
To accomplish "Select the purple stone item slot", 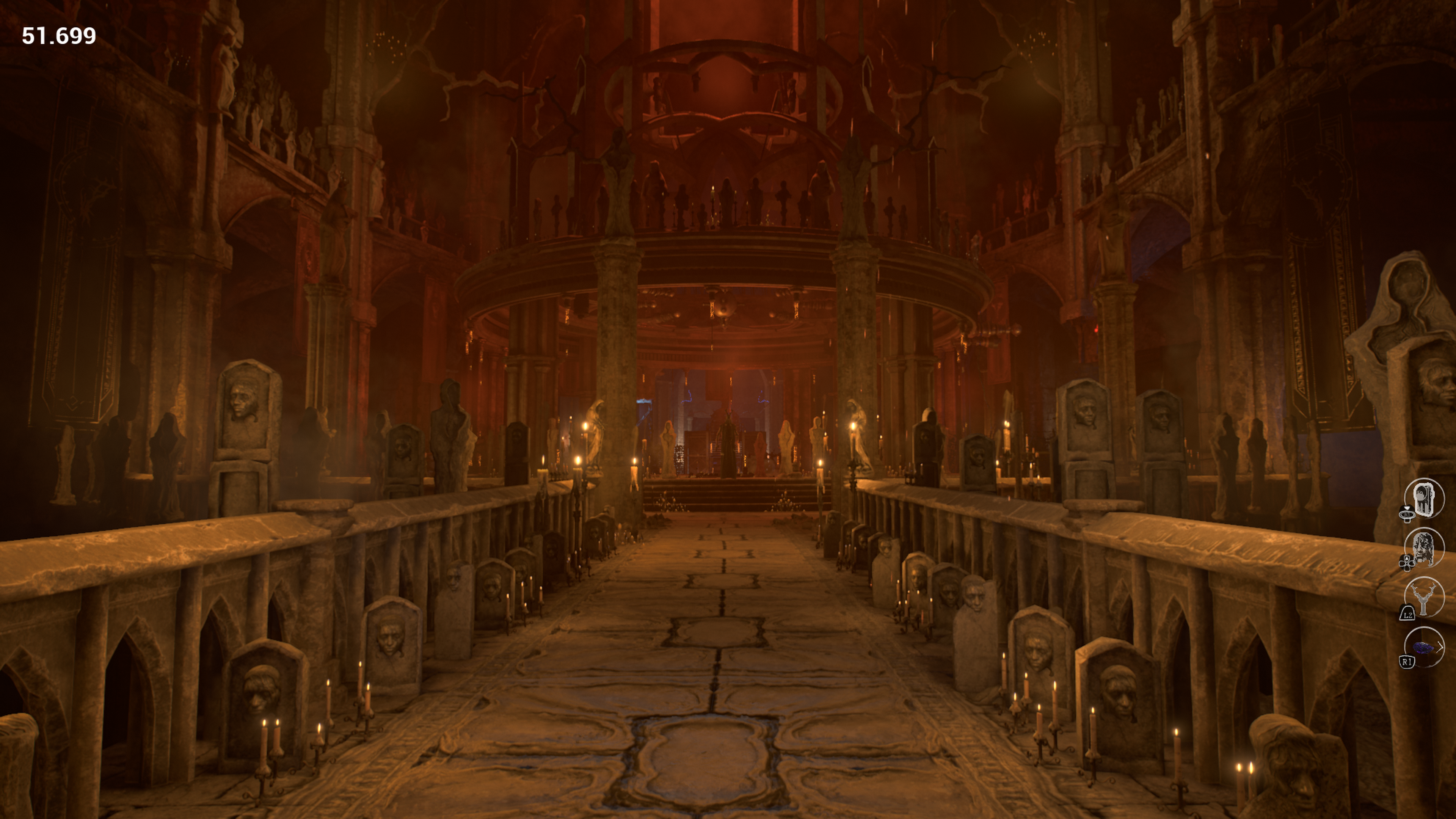I will tap(1423, 648).
